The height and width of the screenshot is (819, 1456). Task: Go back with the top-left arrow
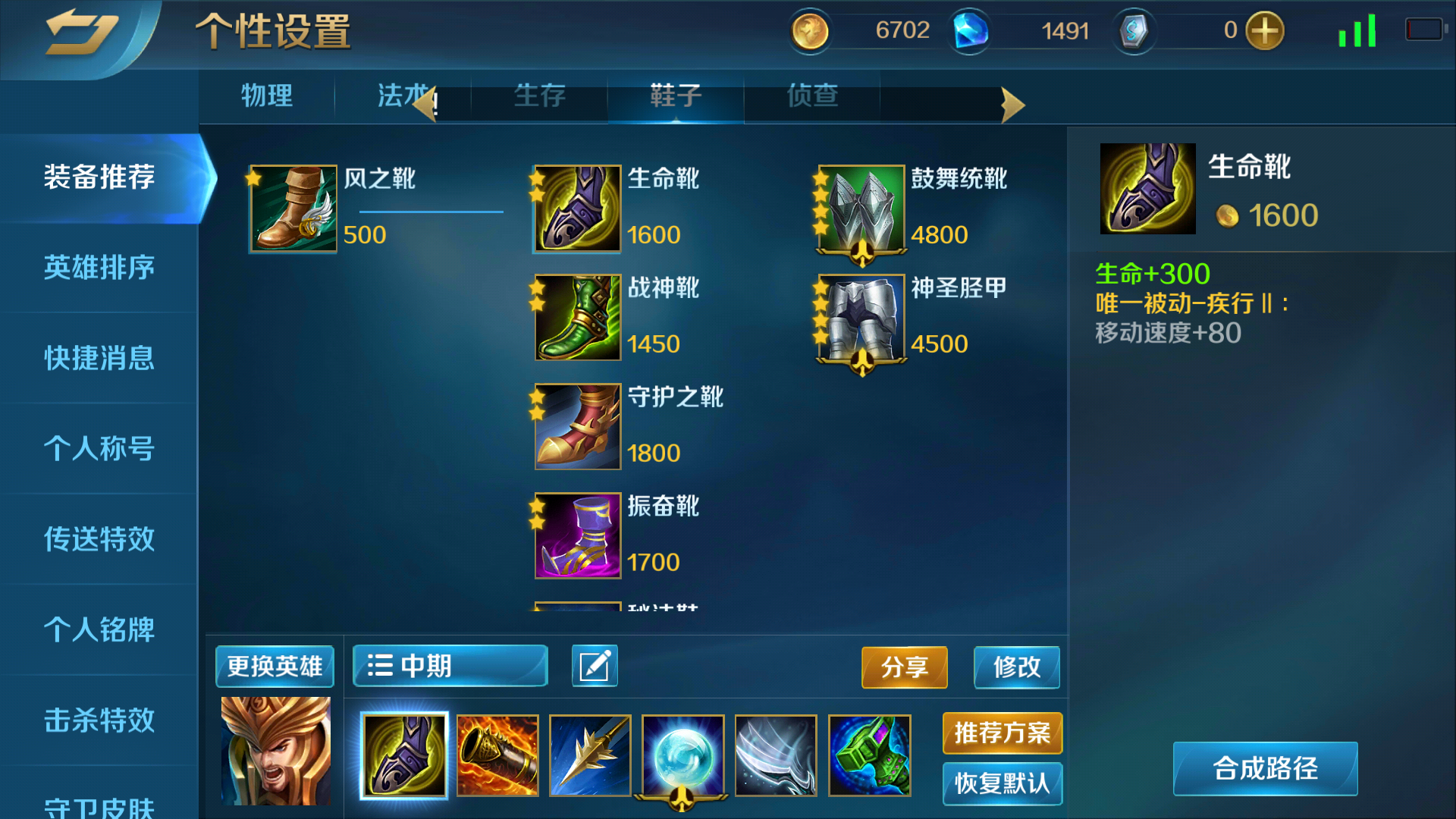point(81,34)
